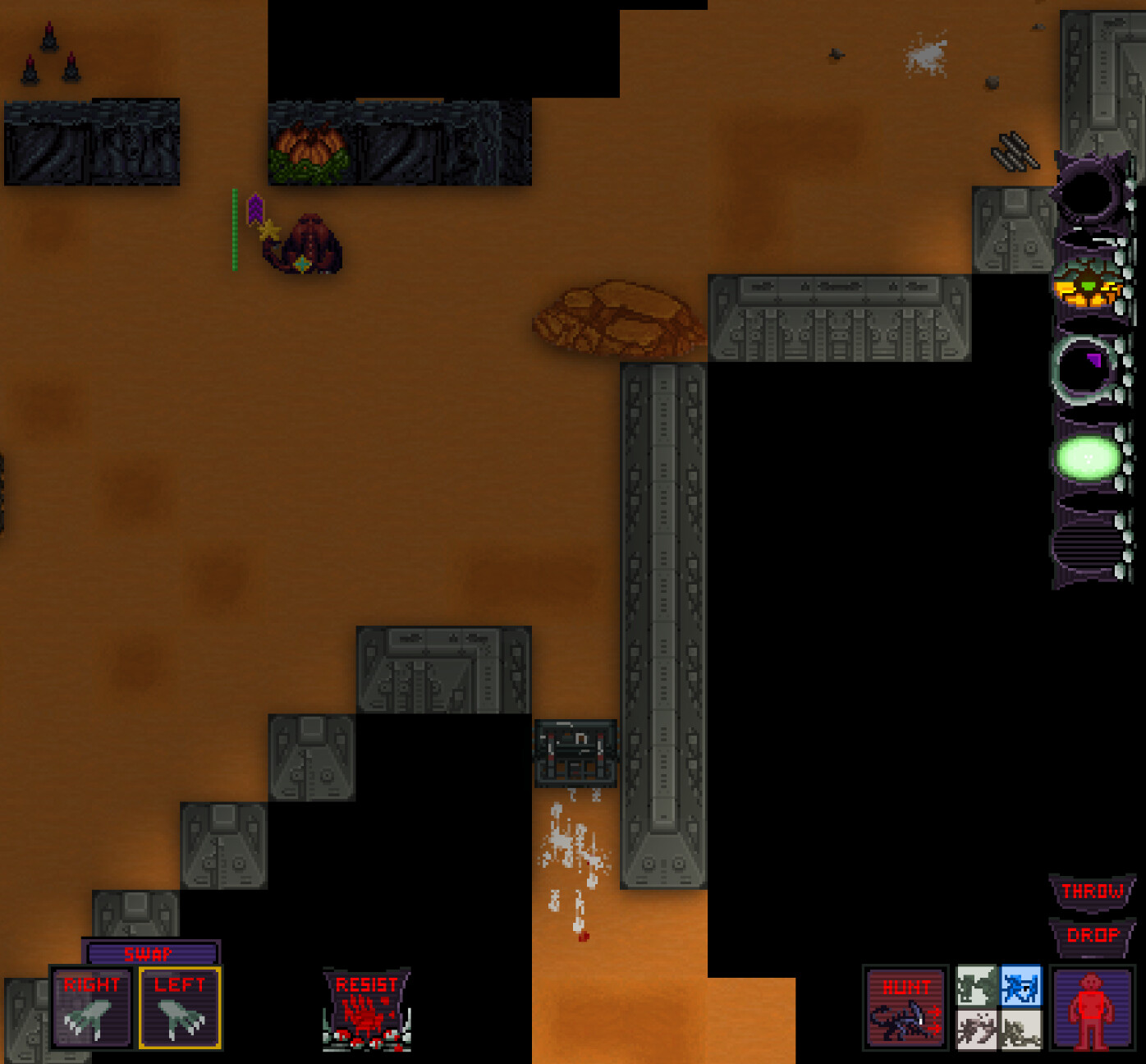This screenshot has height=1064, width=1146.
Task: Click the SWAP hands button
Action: click(x=150, y=953)
